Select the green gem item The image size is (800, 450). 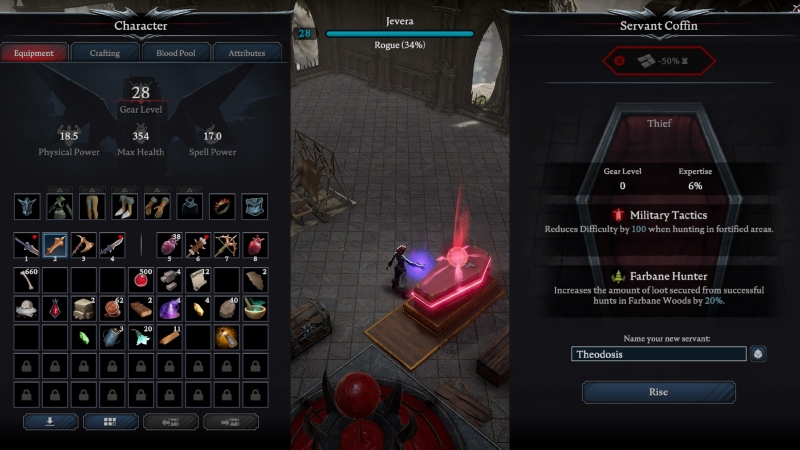[84, 338]
